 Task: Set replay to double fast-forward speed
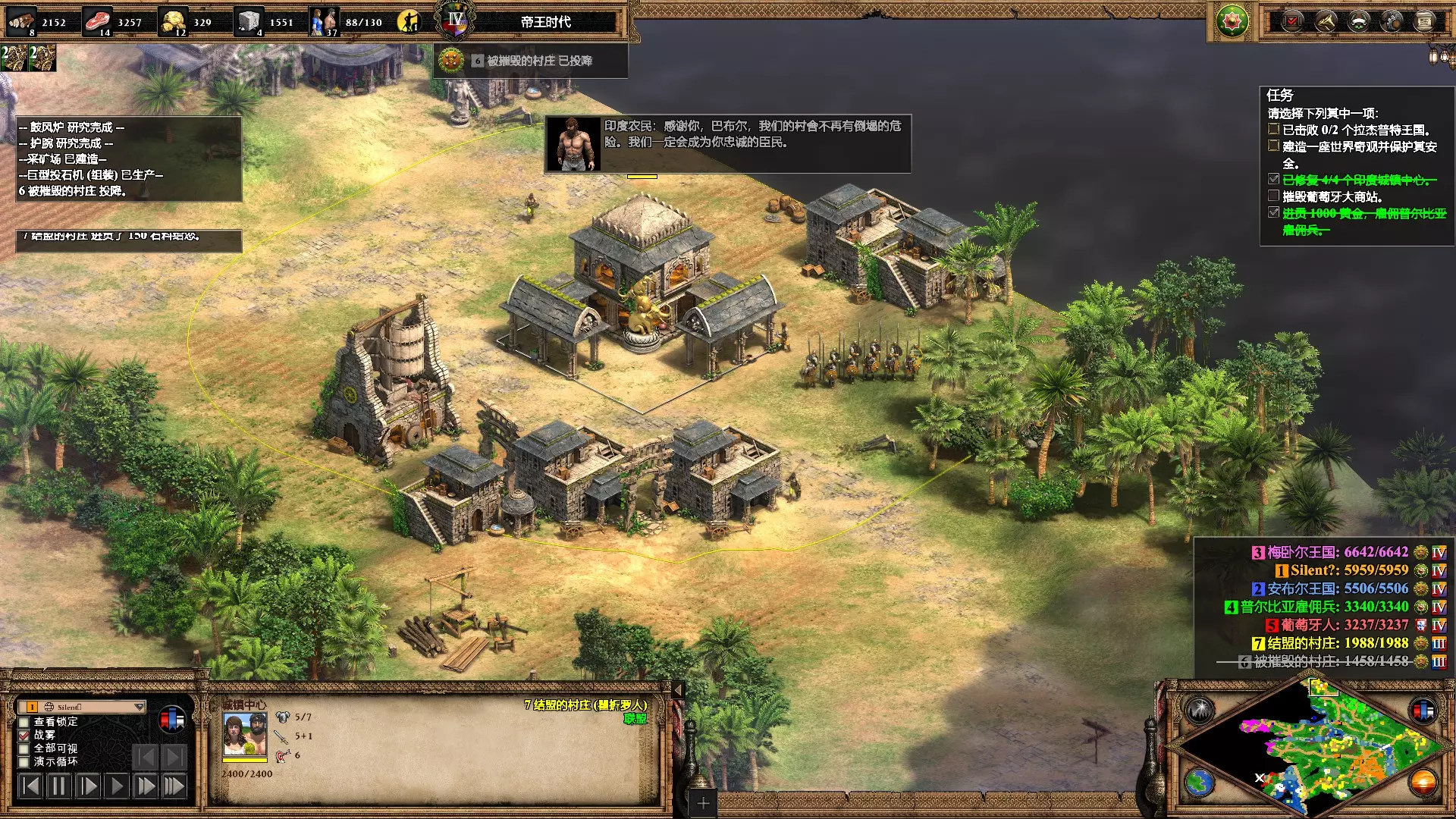click(x=145, y=786)
